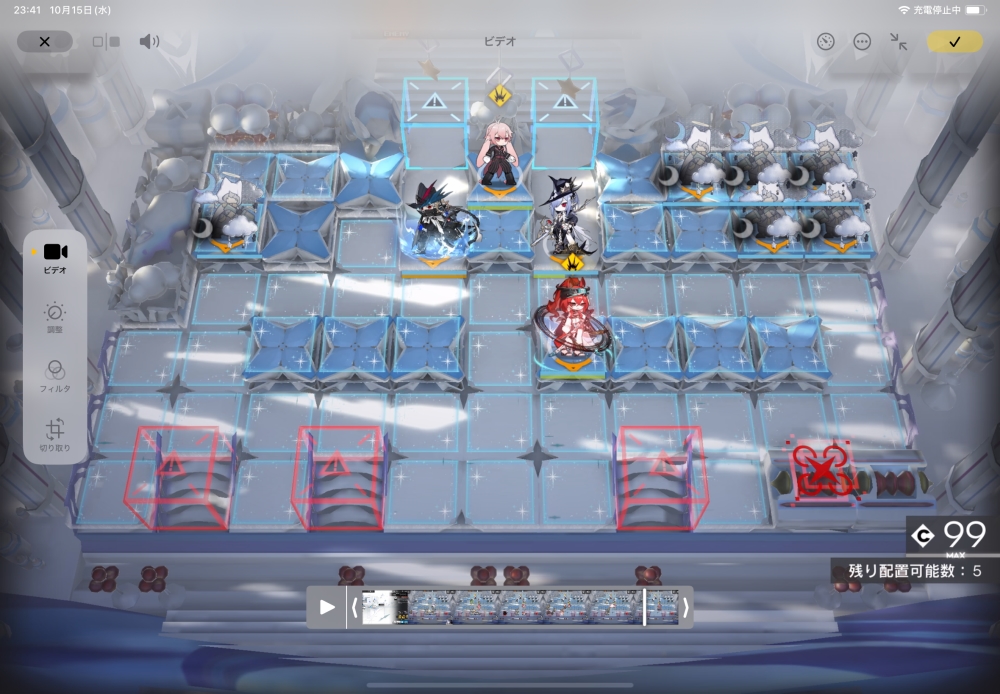1000x694 pixels.
Task: Open the three-dots more options menu
Action: [862, 42]
